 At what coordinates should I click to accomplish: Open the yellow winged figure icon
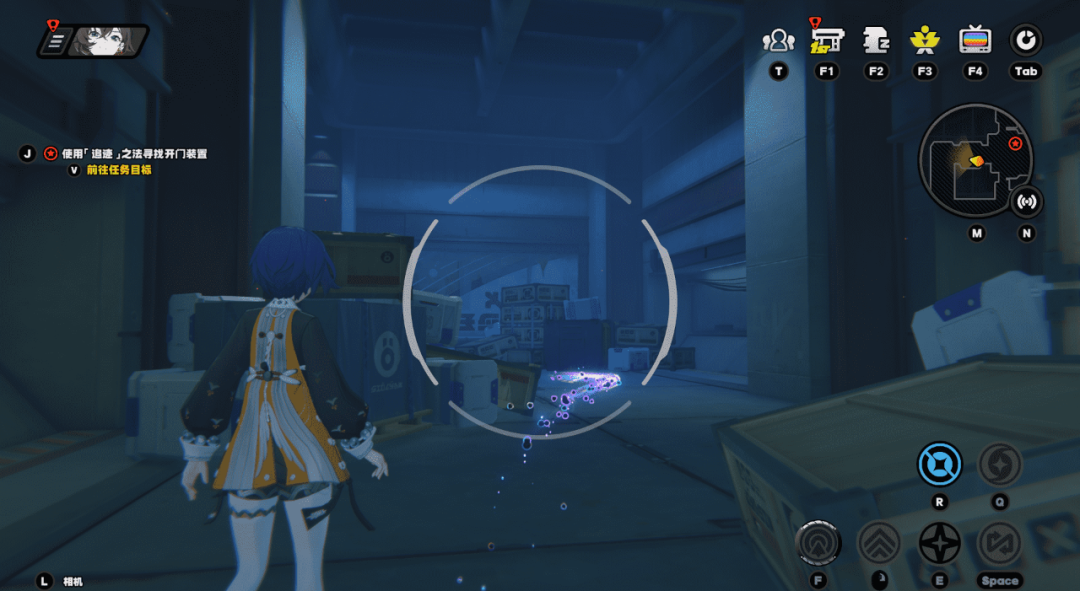(925, 40)
